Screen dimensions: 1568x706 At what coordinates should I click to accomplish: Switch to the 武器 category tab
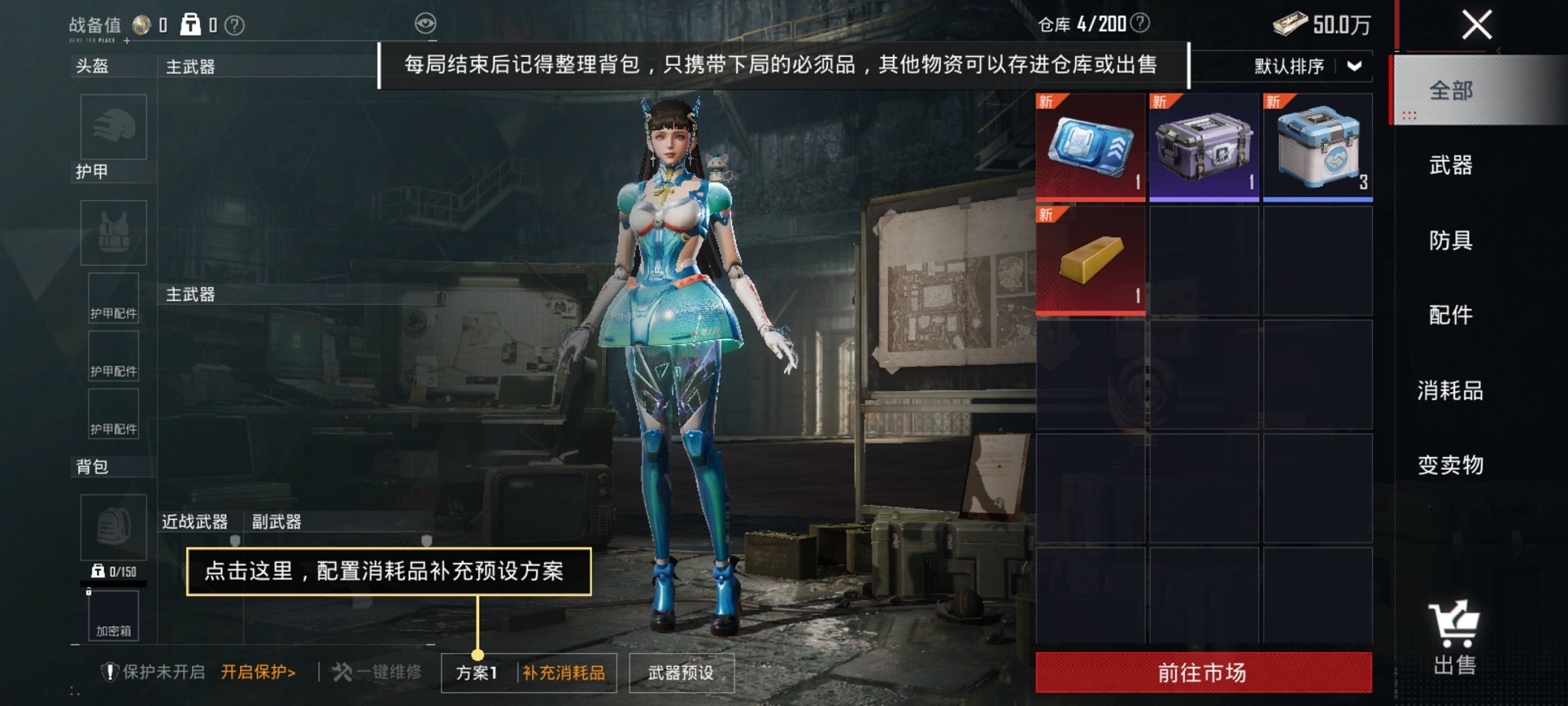1451,165
